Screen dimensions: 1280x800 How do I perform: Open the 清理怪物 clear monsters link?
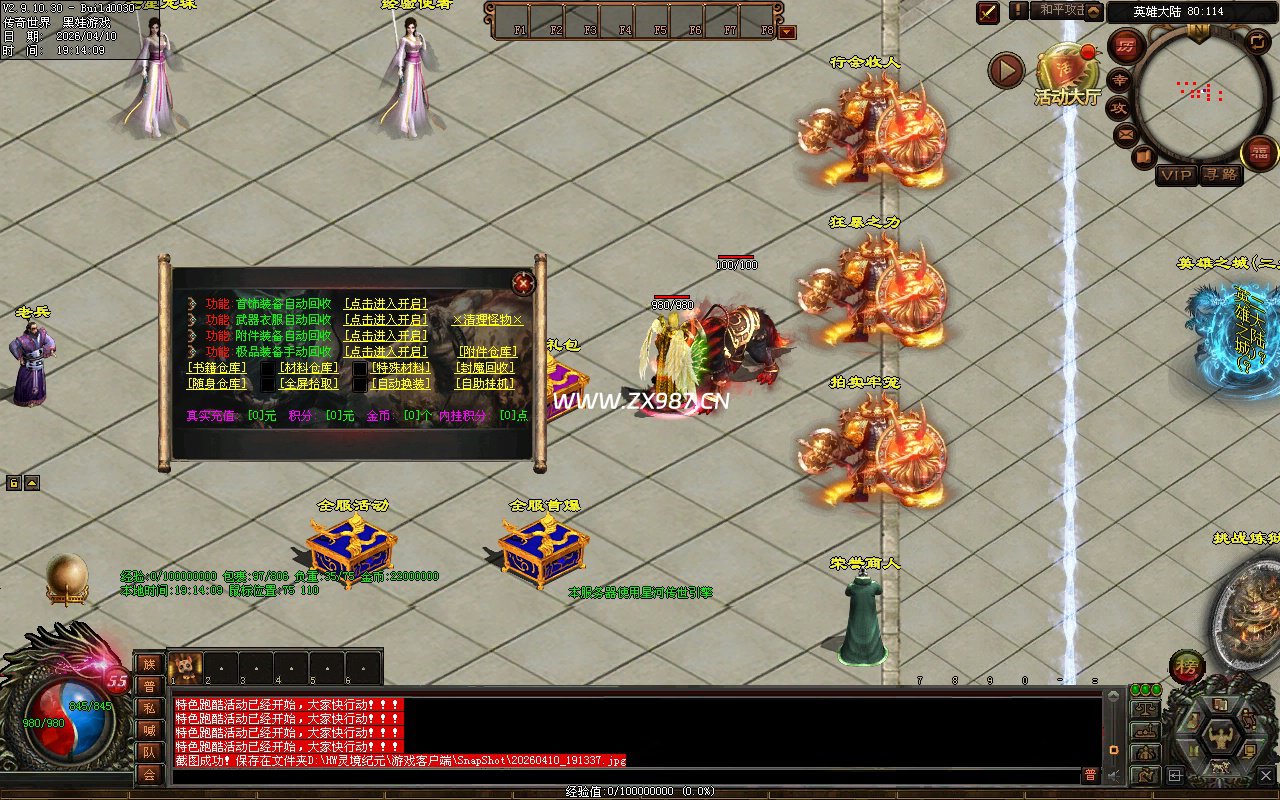487,320
